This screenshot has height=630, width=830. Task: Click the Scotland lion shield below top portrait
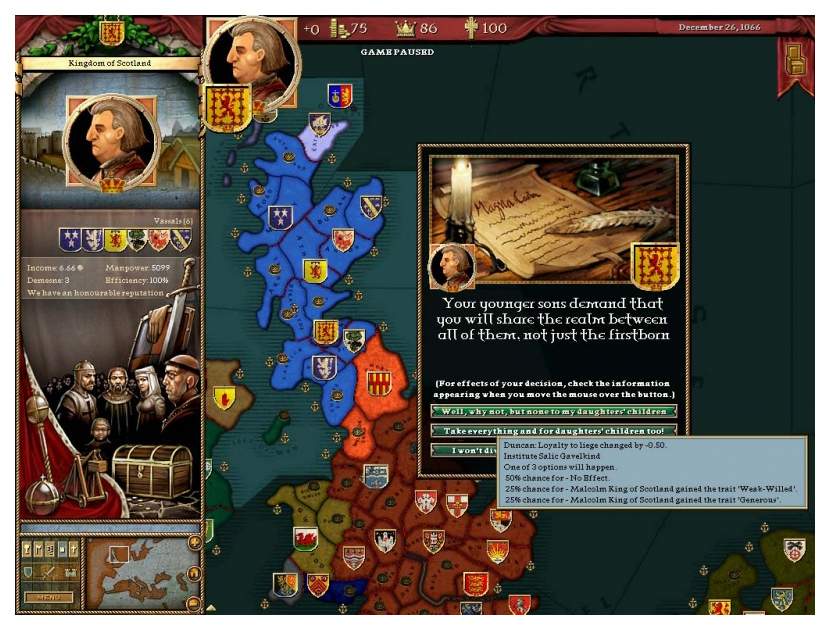tap(228, 107)
